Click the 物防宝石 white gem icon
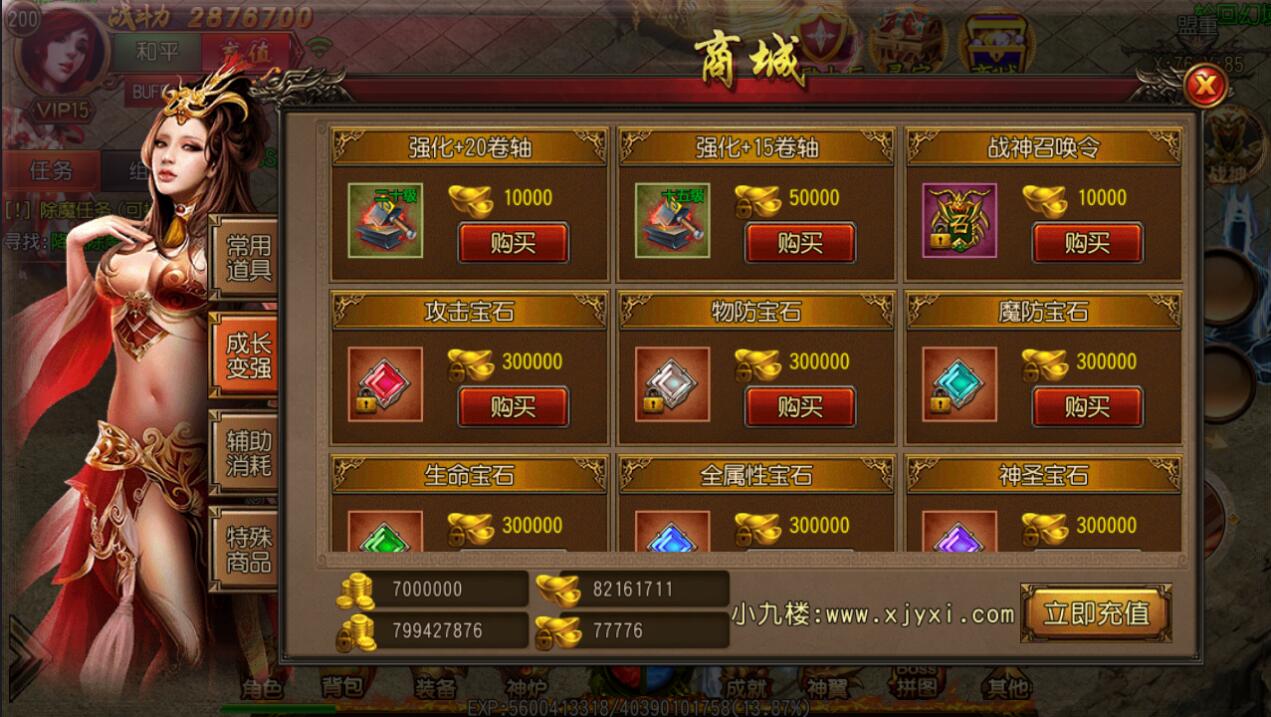 pyautogui.click(x=672, y=384)
